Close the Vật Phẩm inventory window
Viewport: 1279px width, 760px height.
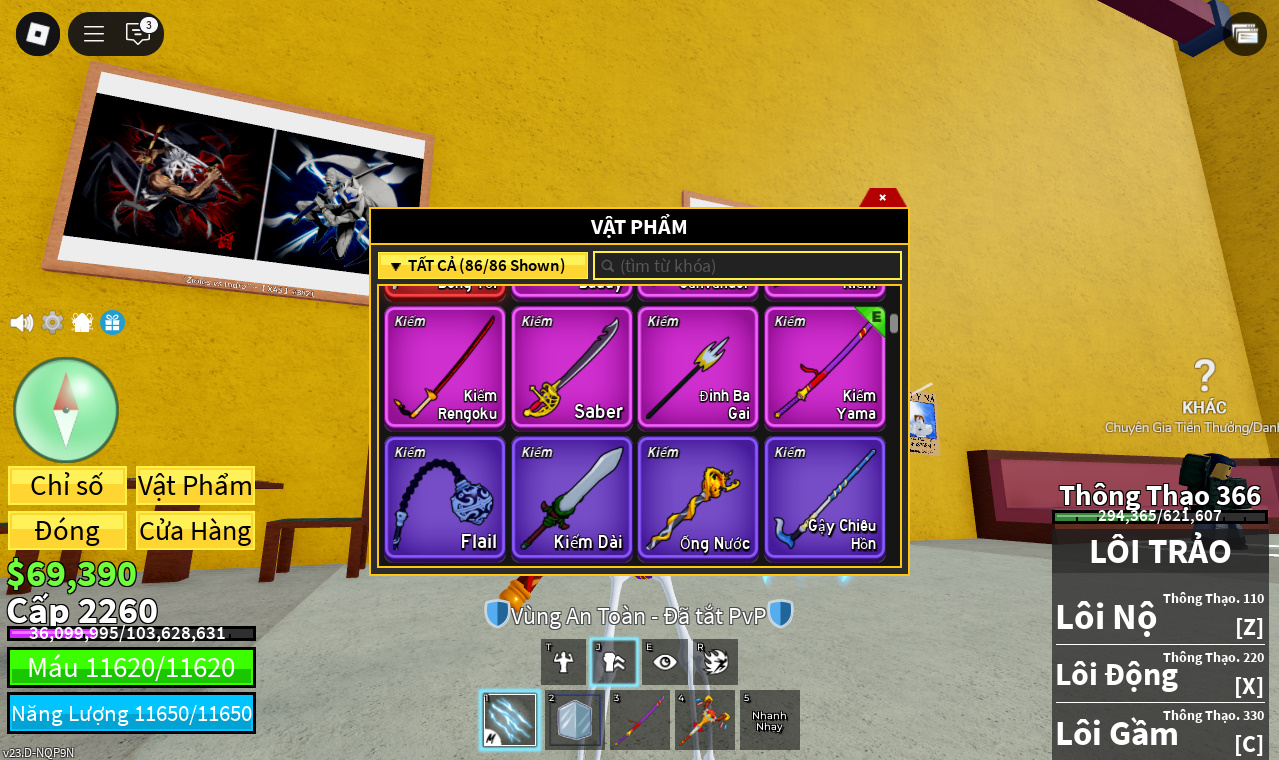[882, 197]
